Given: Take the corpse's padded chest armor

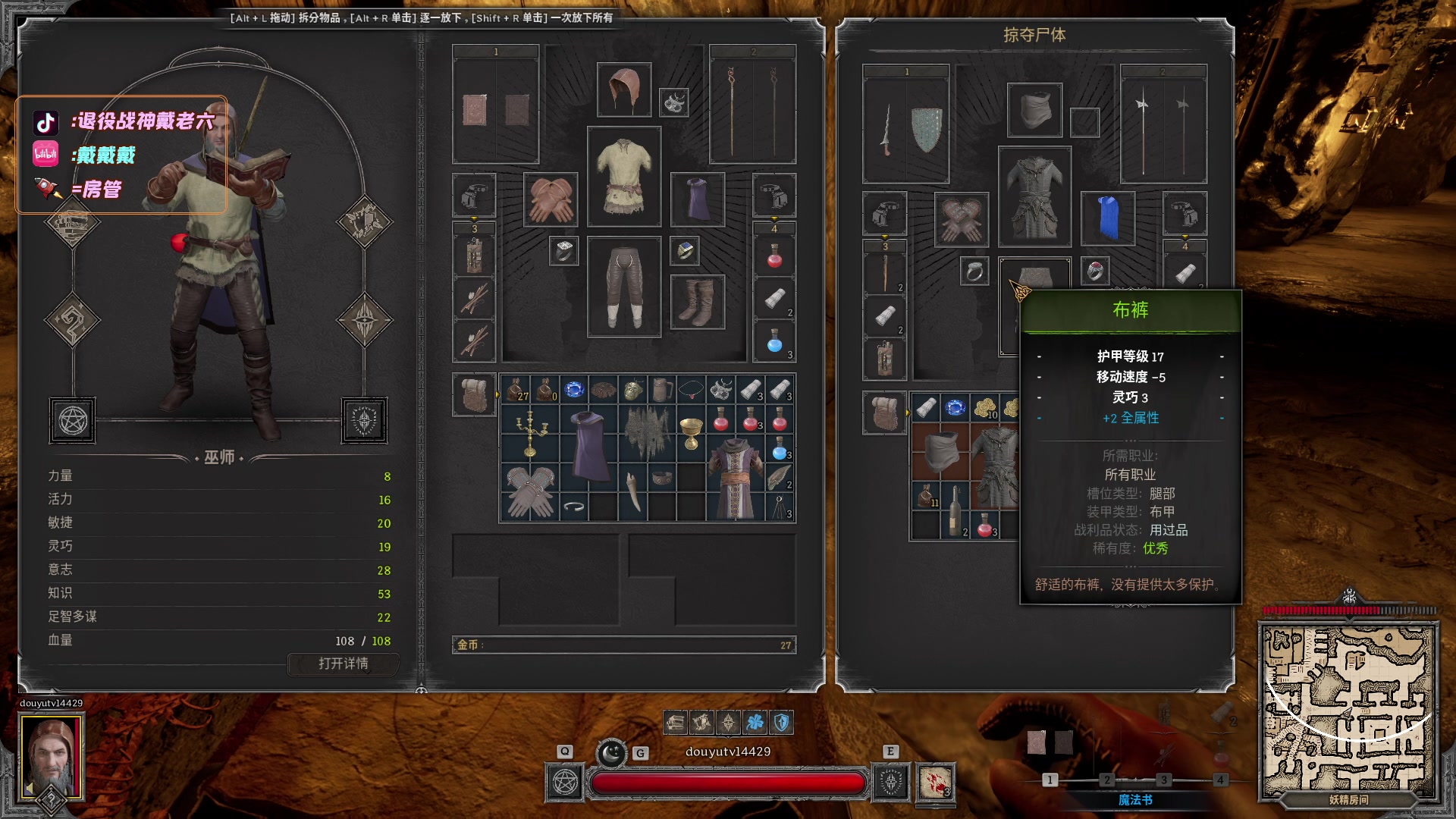Looking at the screenshot, I should [x=1034, y=196].
